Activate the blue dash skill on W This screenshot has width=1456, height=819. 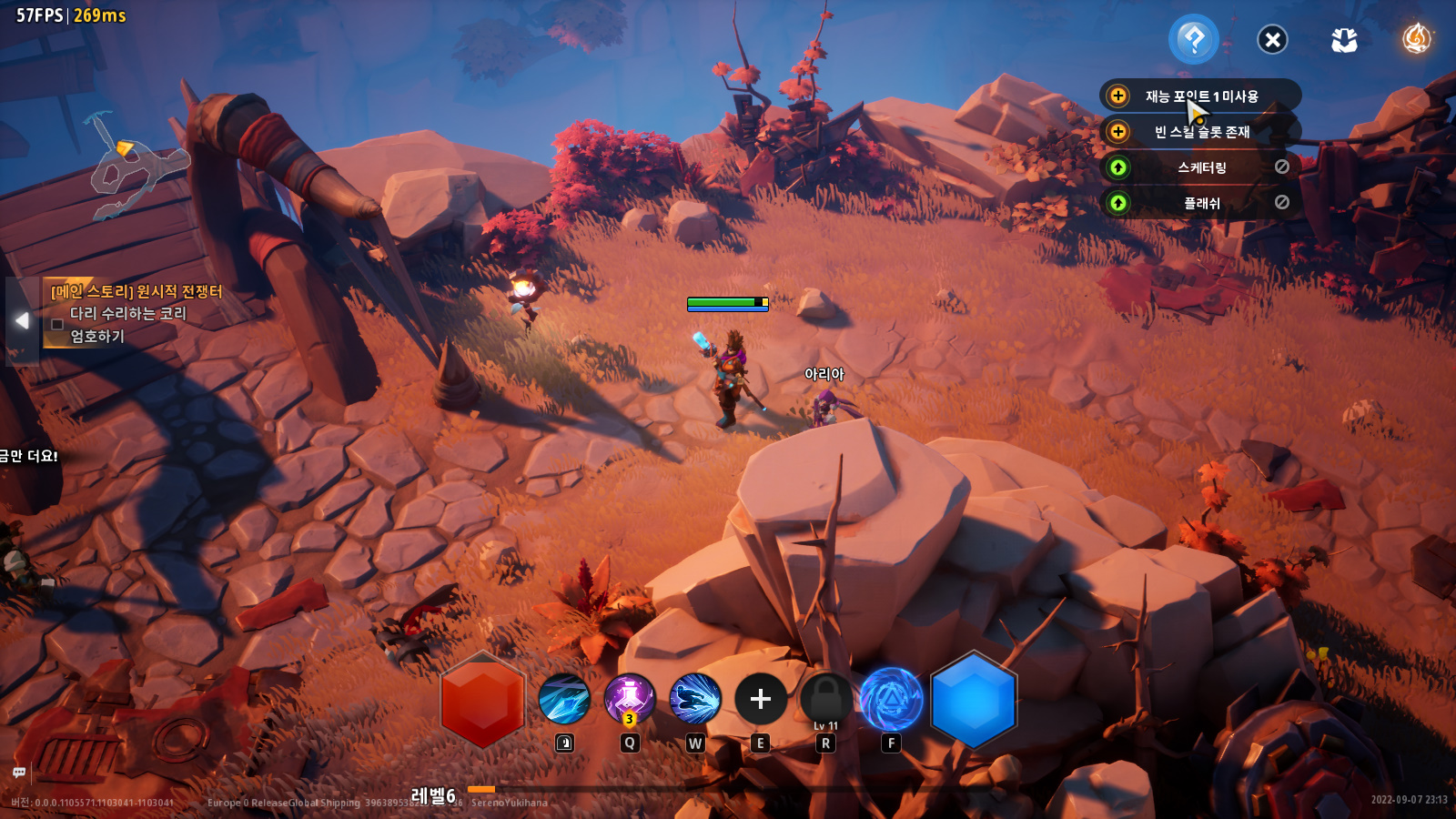tap(695, 699)
